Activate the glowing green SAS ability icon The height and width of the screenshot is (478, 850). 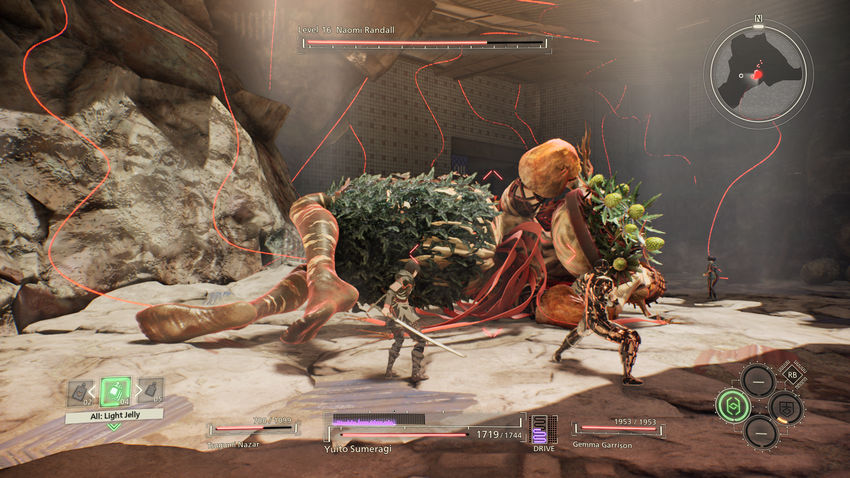coord(732,405)
